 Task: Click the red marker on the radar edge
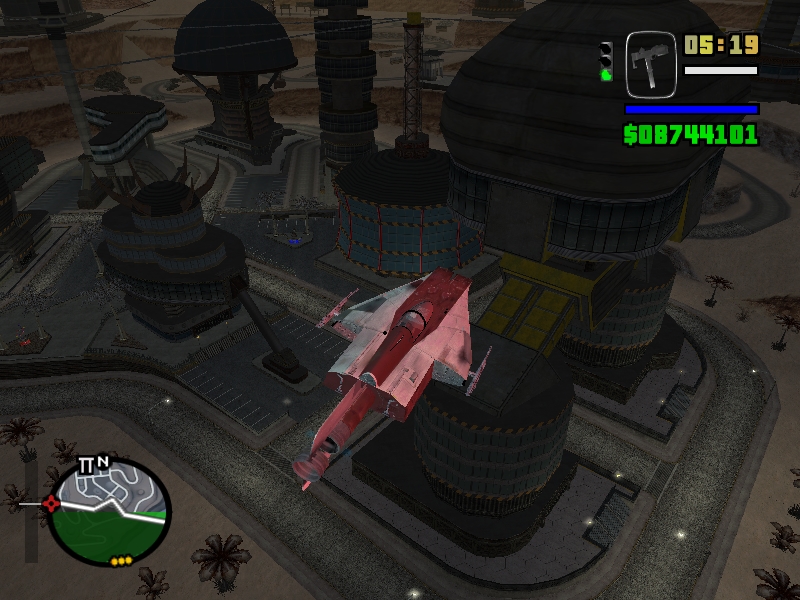pos(51,503)
